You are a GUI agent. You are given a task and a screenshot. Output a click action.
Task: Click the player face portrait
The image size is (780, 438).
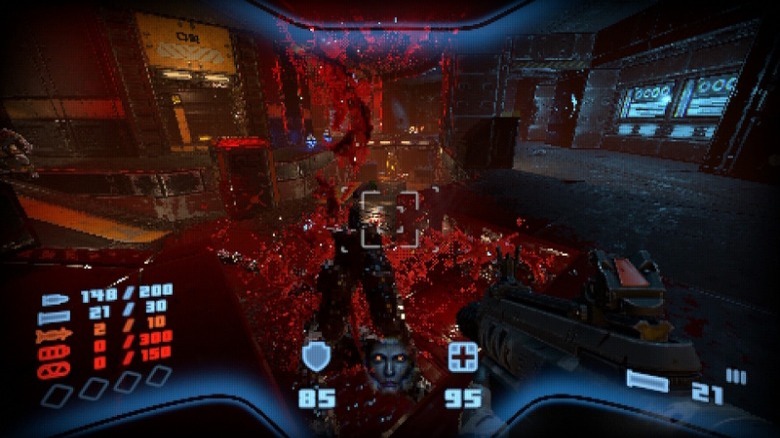(388, 362)
